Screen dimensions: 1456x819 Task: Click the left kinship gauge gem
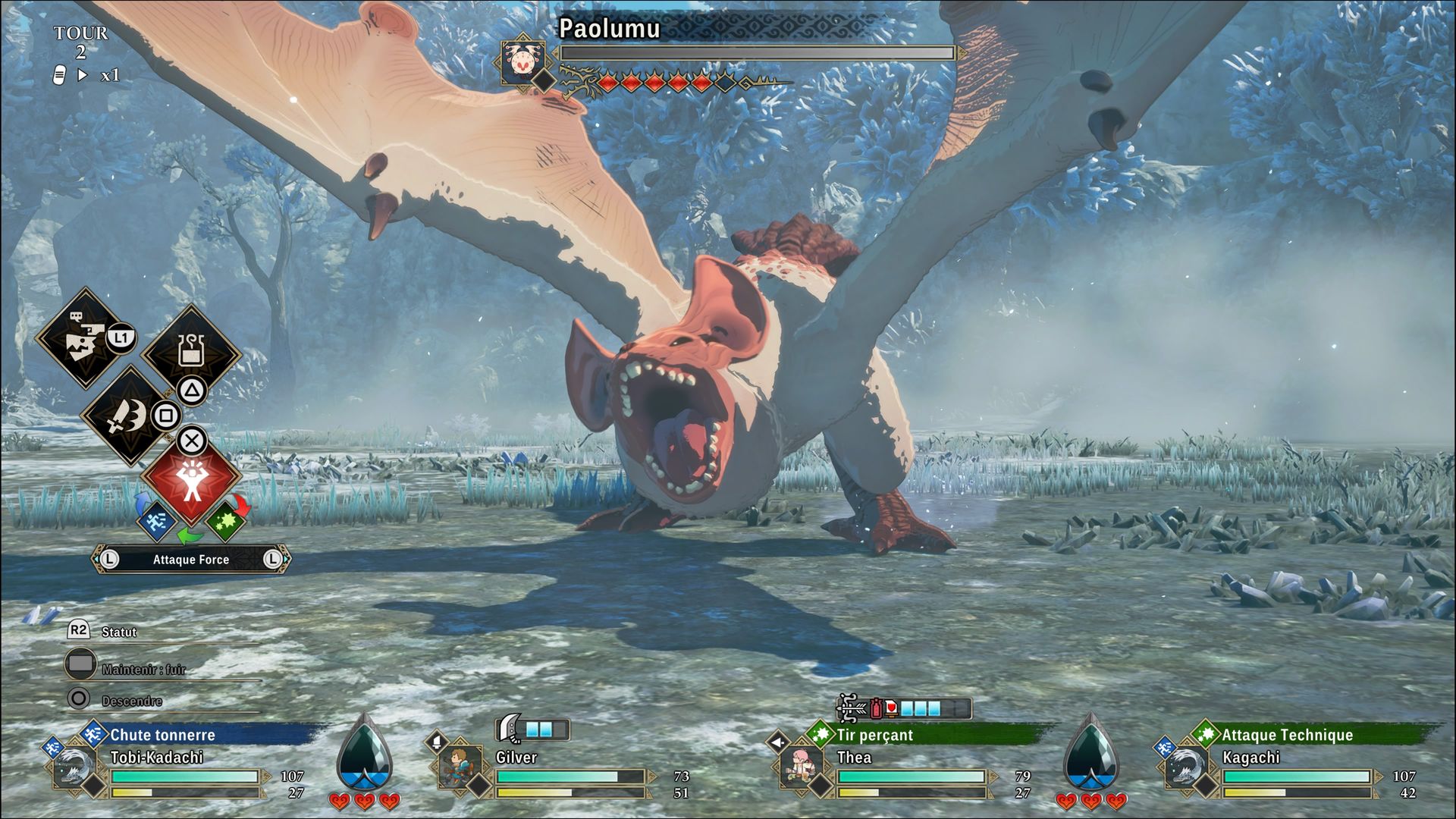364,753
